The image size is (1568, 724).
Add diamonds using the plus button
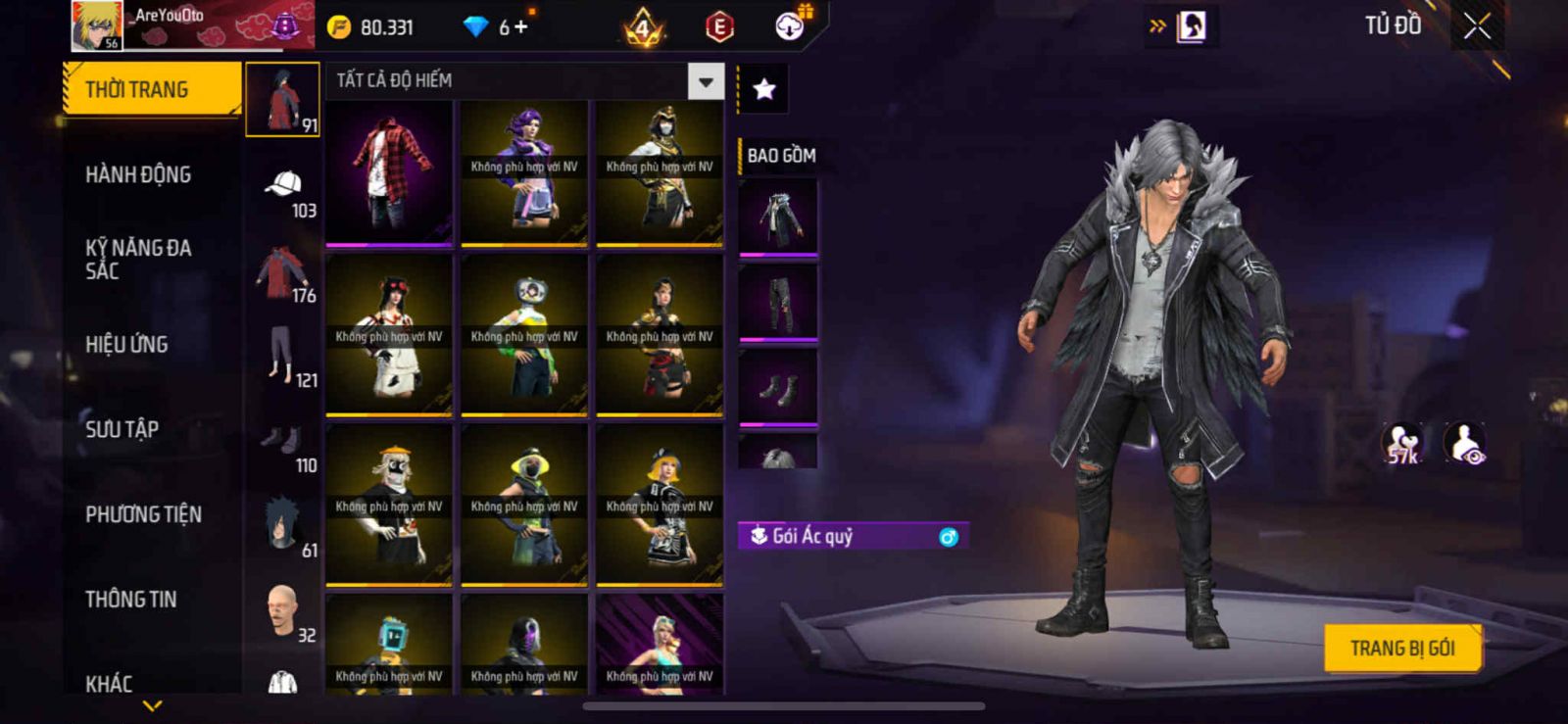520,27
